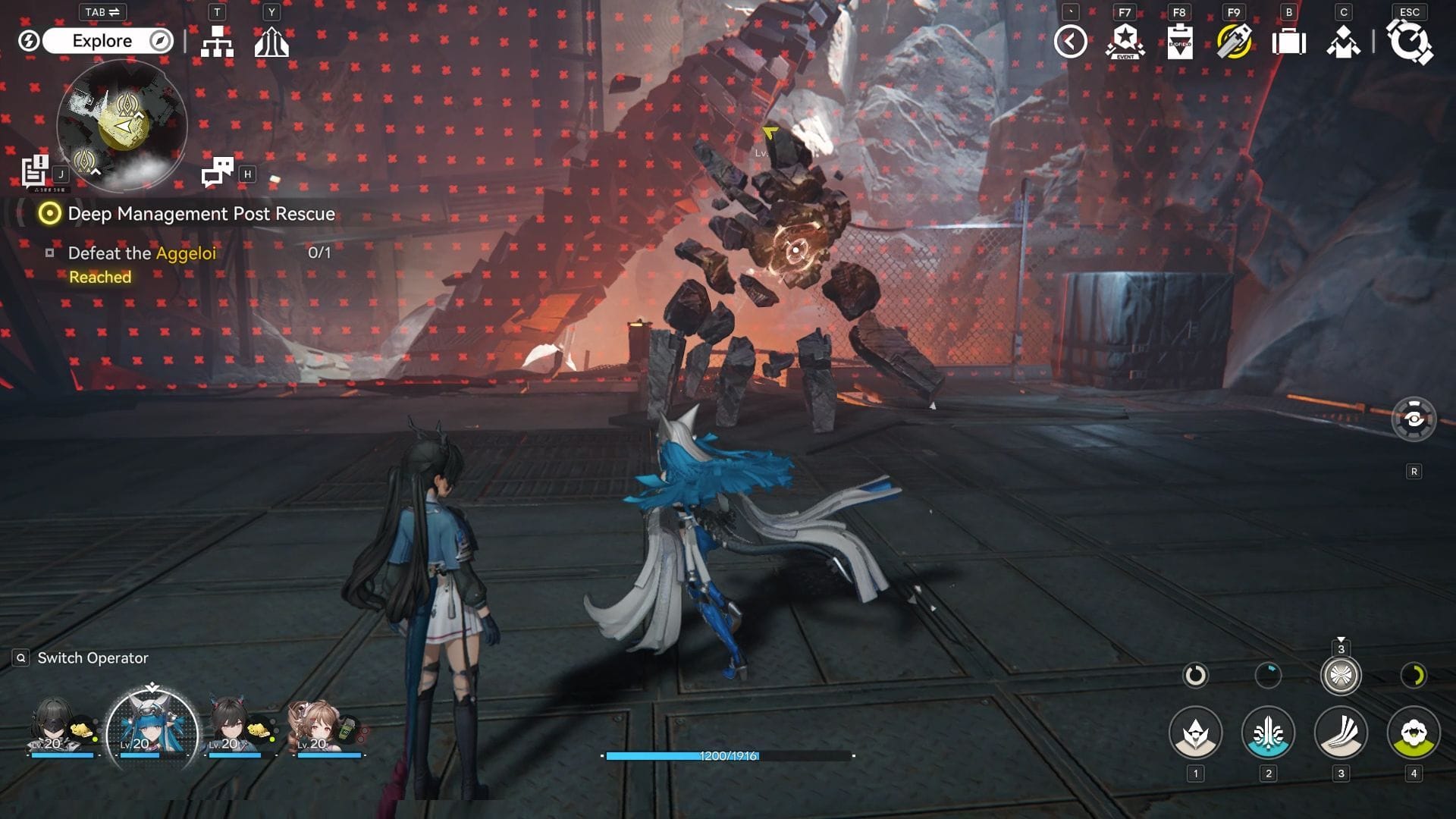Open the operator character menu icon
The image size is (1456, 819).
click(1343, 42)
